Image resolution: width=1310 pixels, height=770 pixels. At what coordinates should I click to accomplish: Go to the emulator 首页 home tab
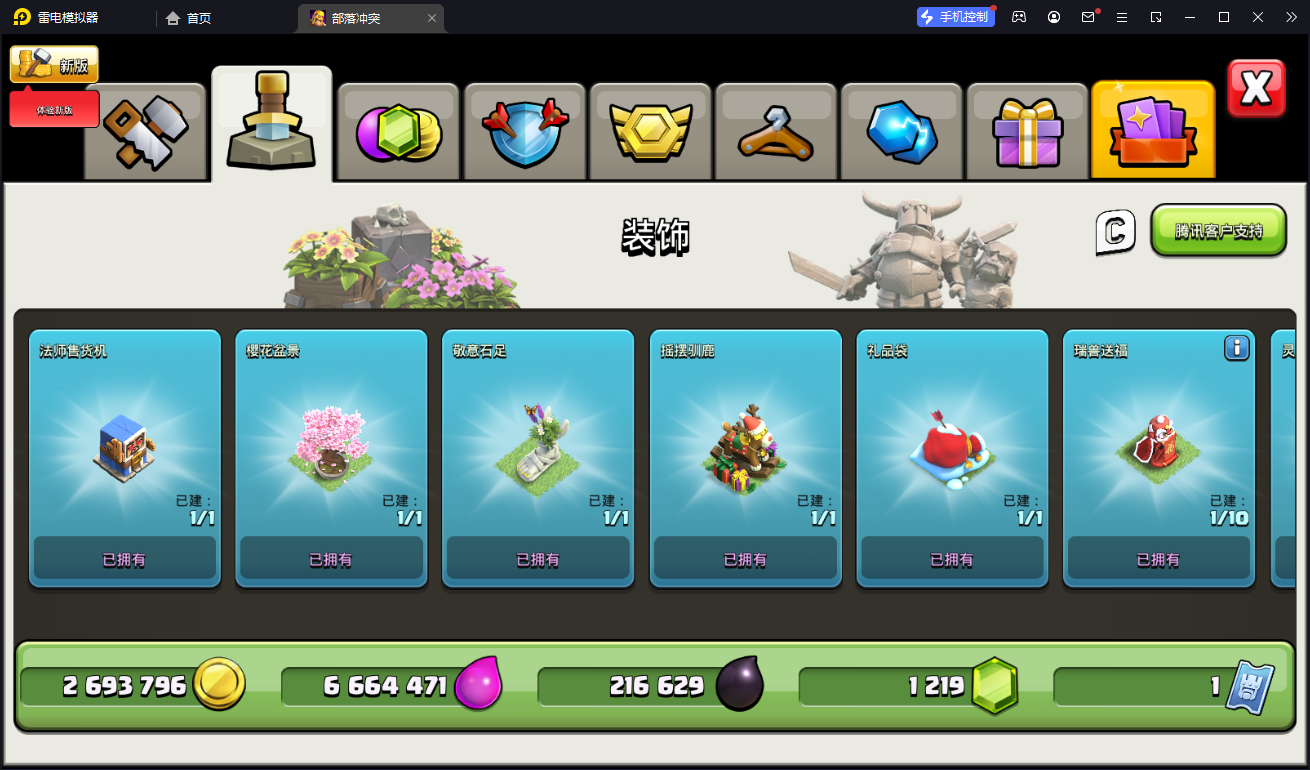pyautogui.click(x=189, y=18)
